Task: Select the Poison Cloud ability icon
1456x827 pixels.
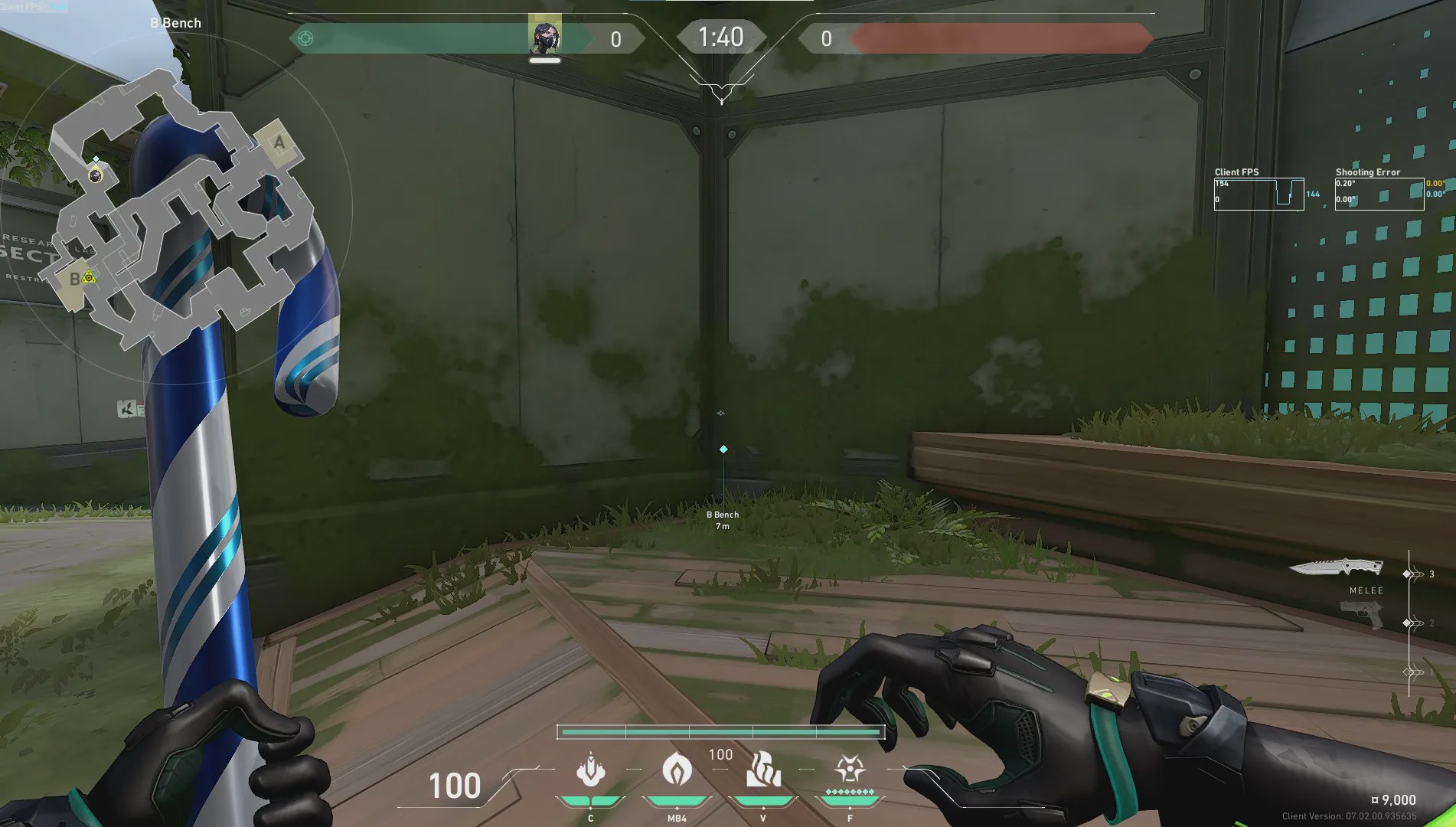Action: click(x=677, y=770)
